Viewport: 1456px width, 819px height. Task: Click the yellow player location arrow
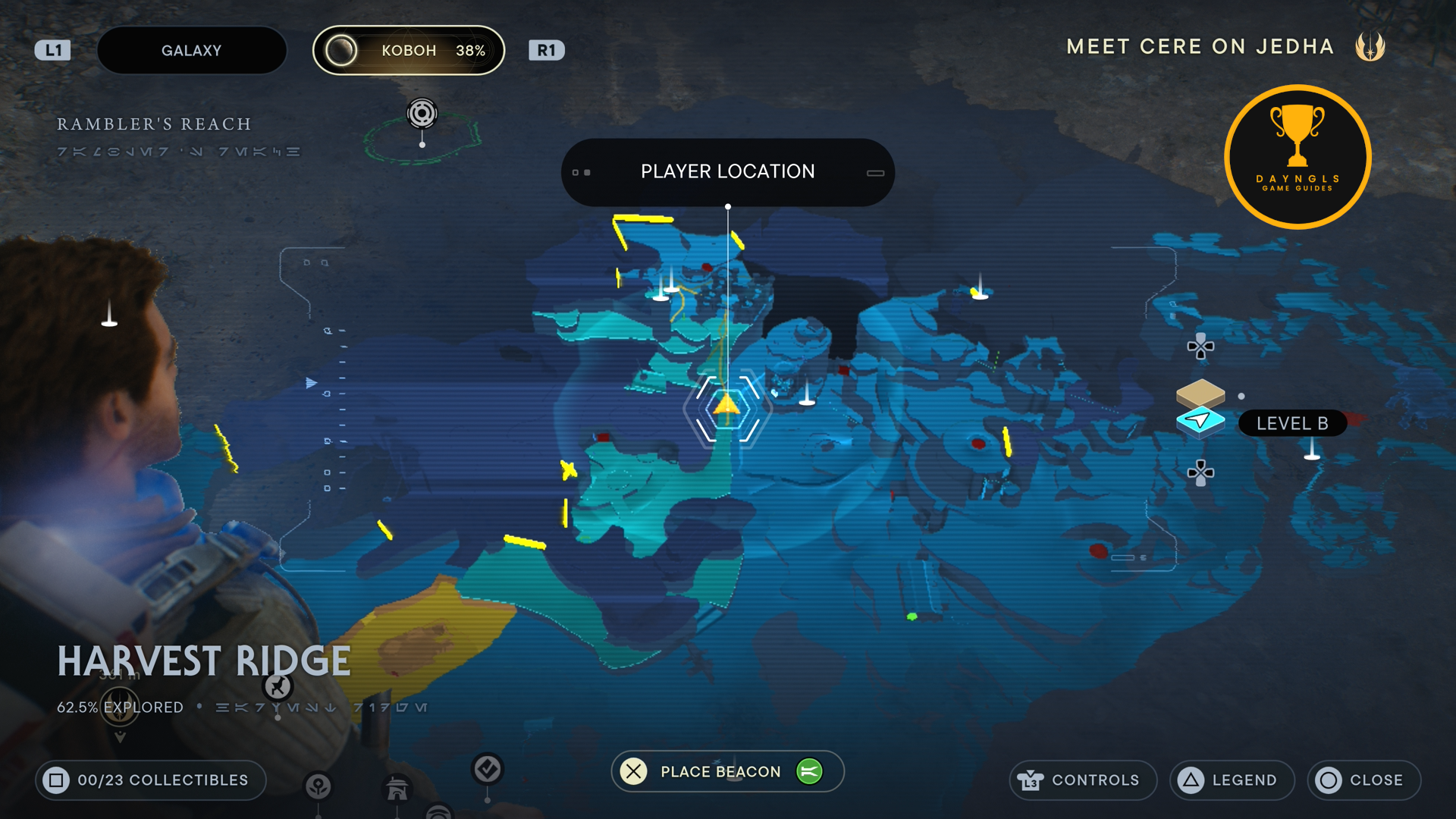pyautogui.click(x=726, y=403)
